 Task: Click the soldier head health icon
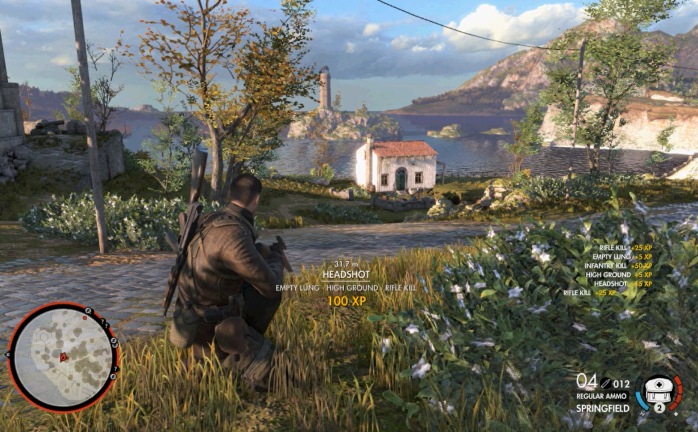coord(660,391)
